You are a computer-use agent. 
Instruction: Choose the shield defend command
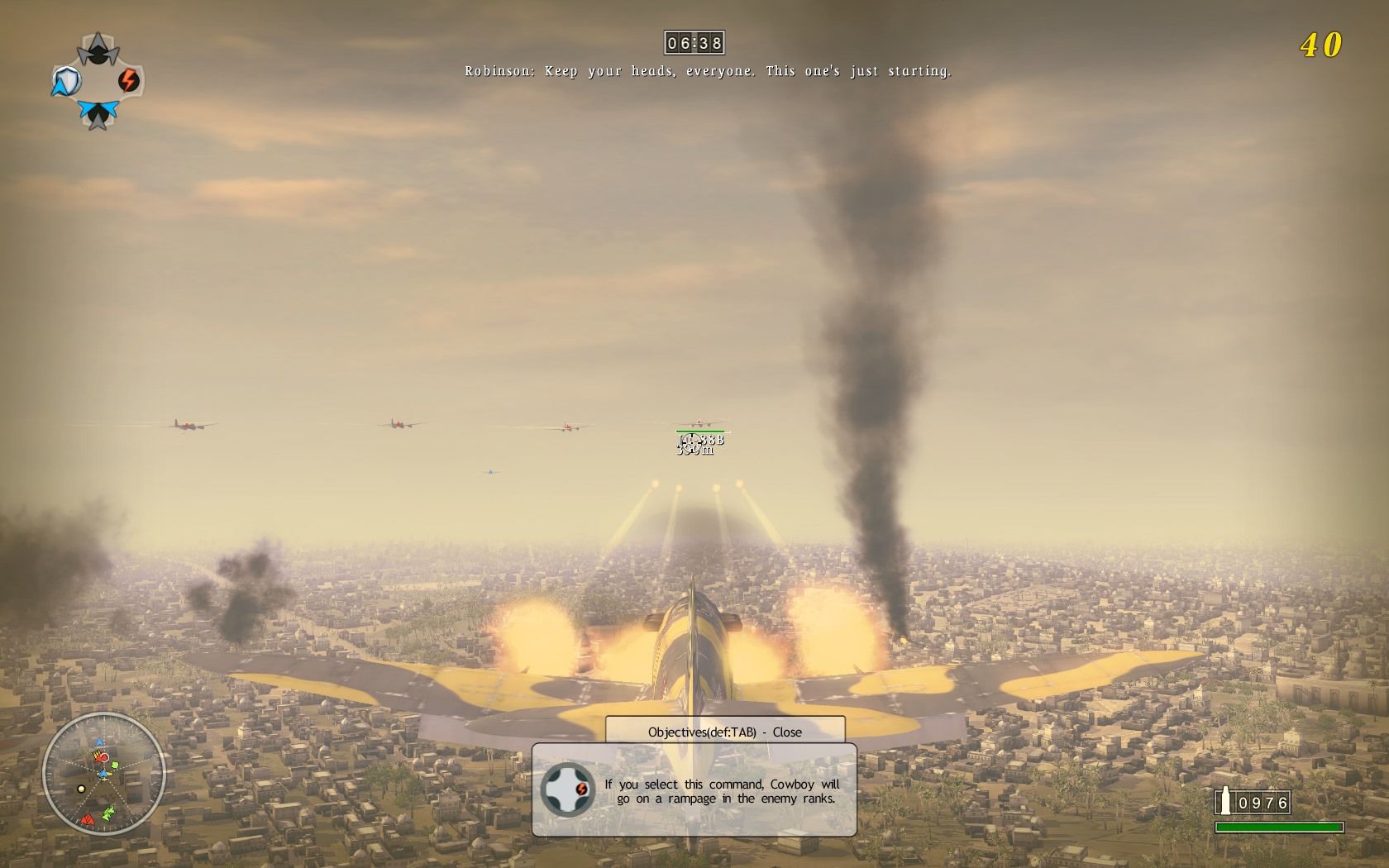click(65, 81)
